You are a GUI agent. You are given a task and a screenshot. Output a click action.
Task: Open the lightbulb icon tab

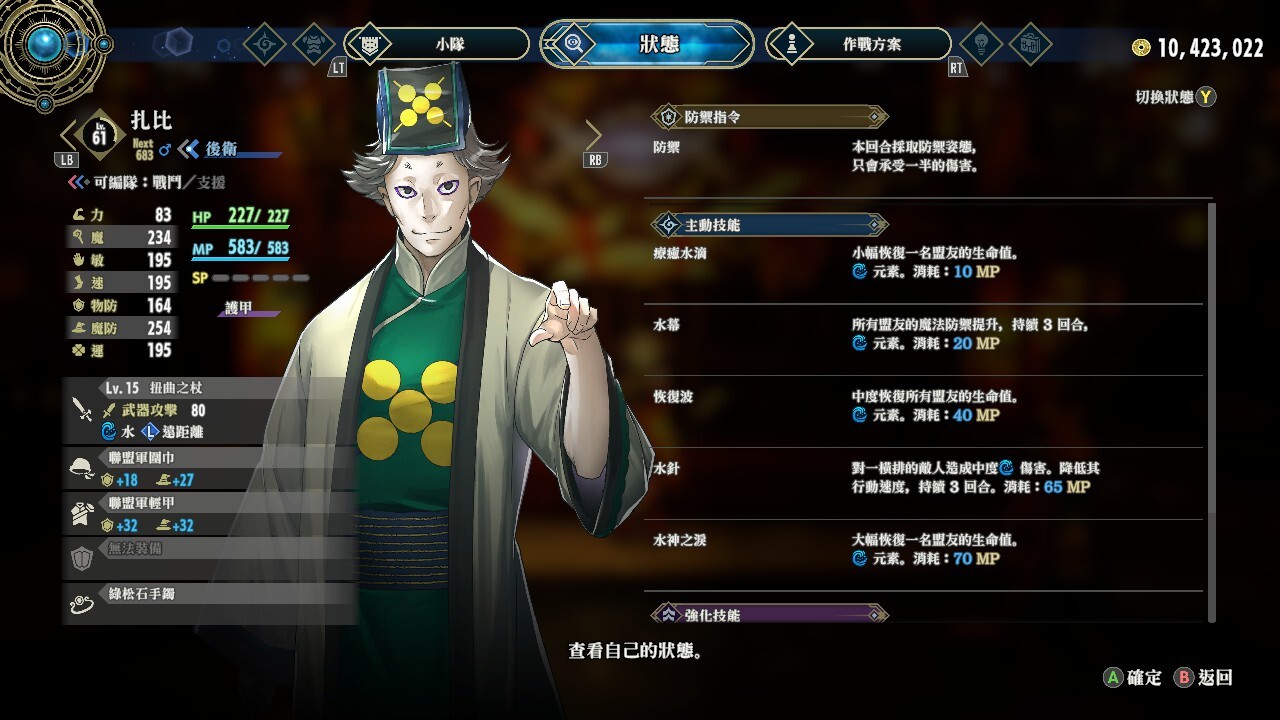click(x=979, y=44)
